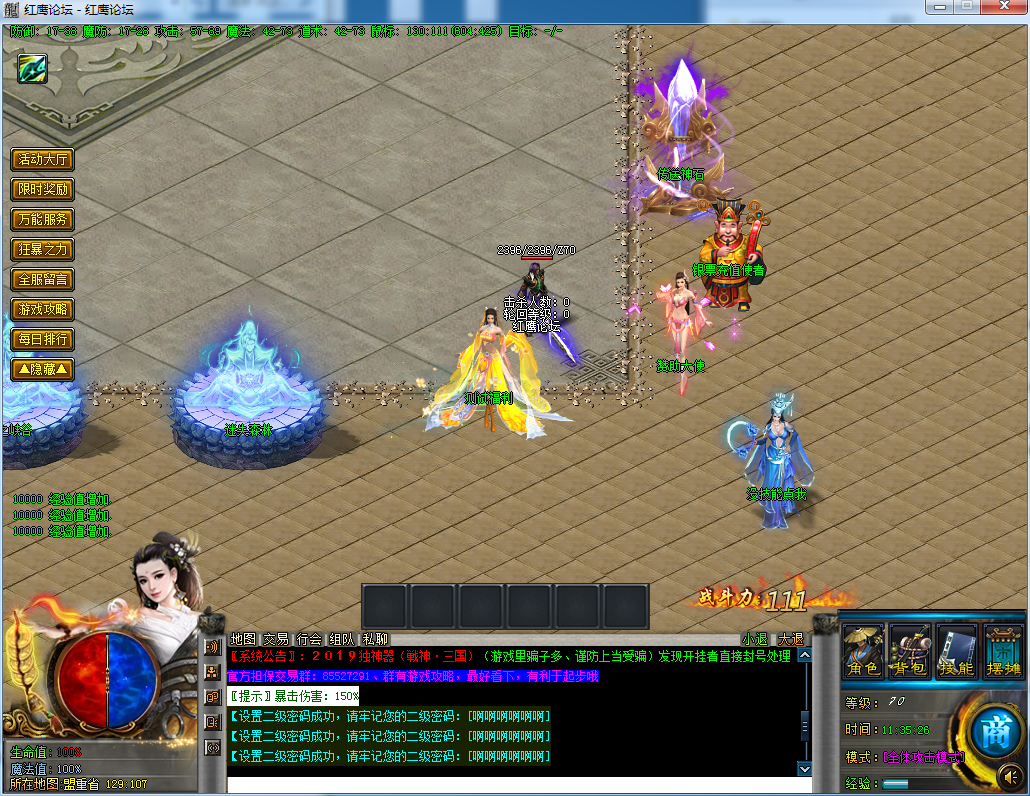
Task: Open the 摆摊 stall panel
Action: coord(1003,651)
